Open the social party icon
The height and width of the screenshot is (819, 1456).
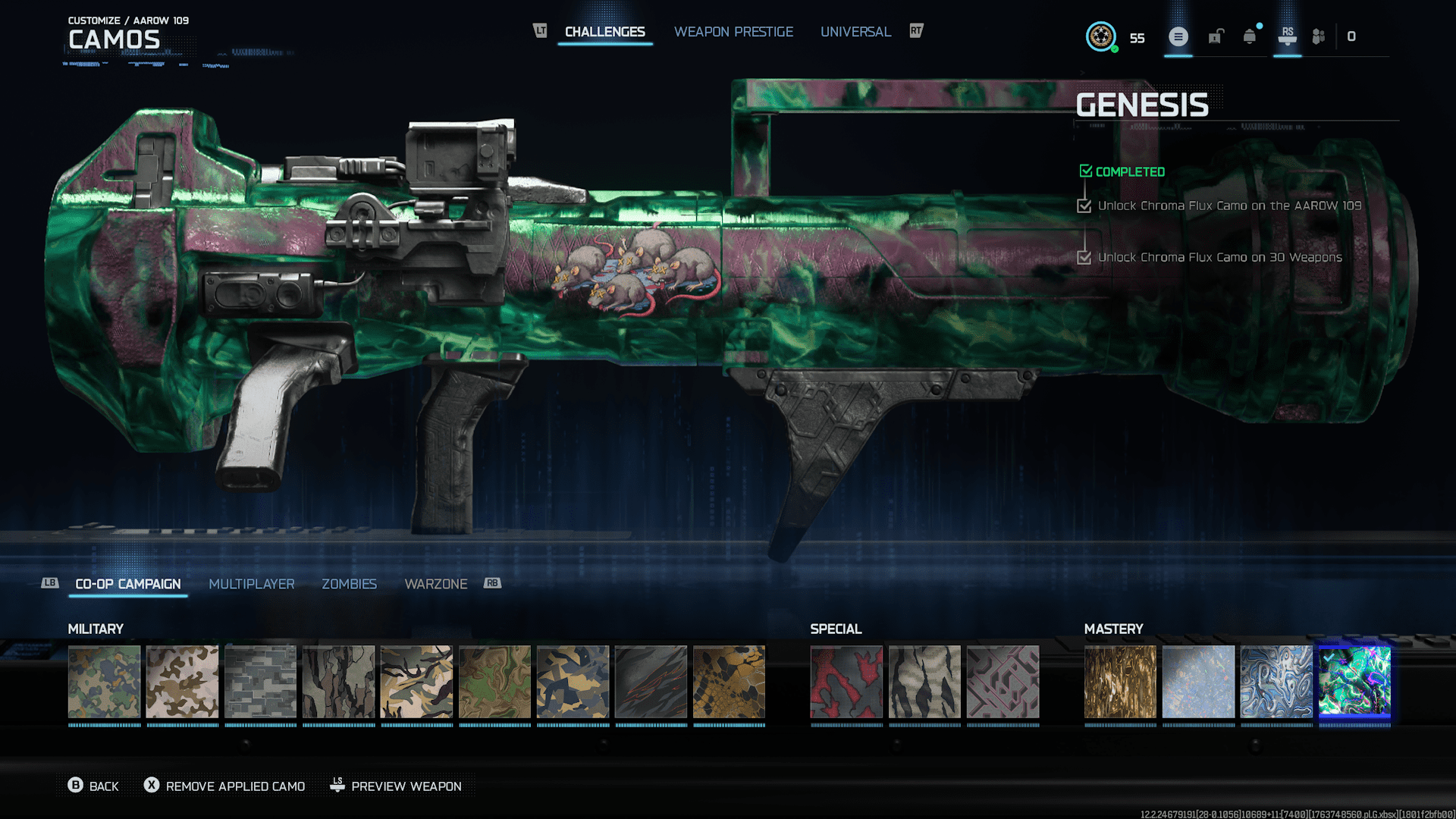click(1319, 36)
